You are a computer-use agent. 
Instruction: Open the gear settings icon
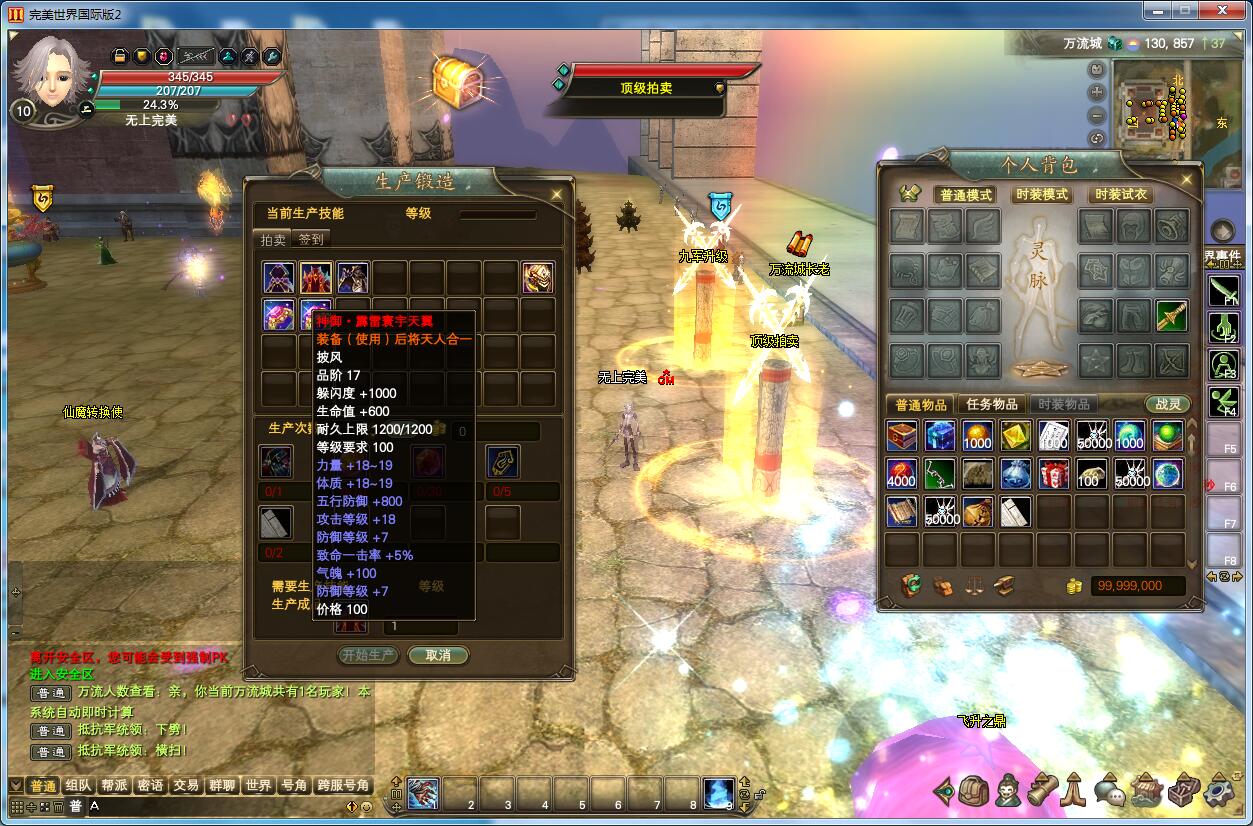pyautogui.click(x=1219, y=792)
